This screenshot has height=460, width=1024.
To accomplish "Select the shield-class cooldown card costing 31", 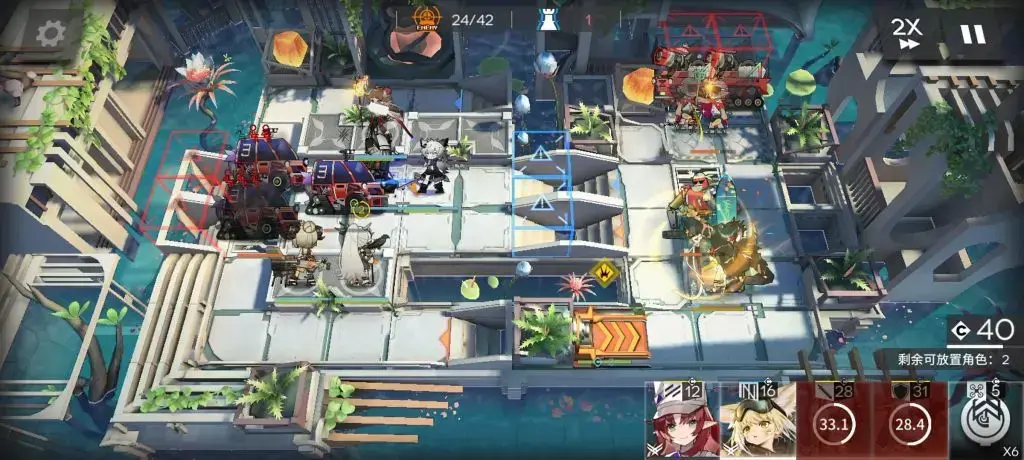I will pos(909,421).
